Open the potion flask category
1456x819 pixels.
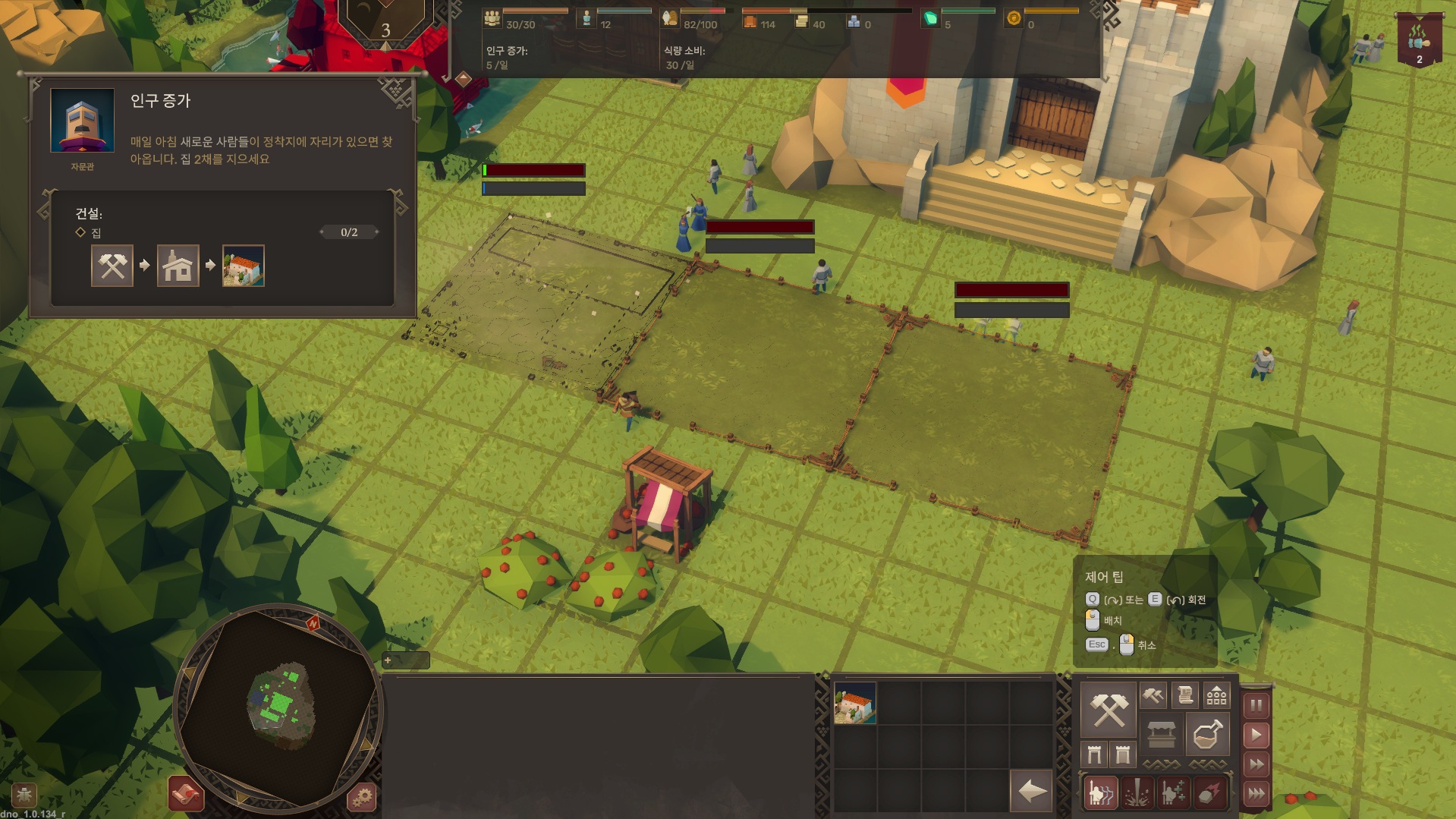click(x=1207, y=734)
